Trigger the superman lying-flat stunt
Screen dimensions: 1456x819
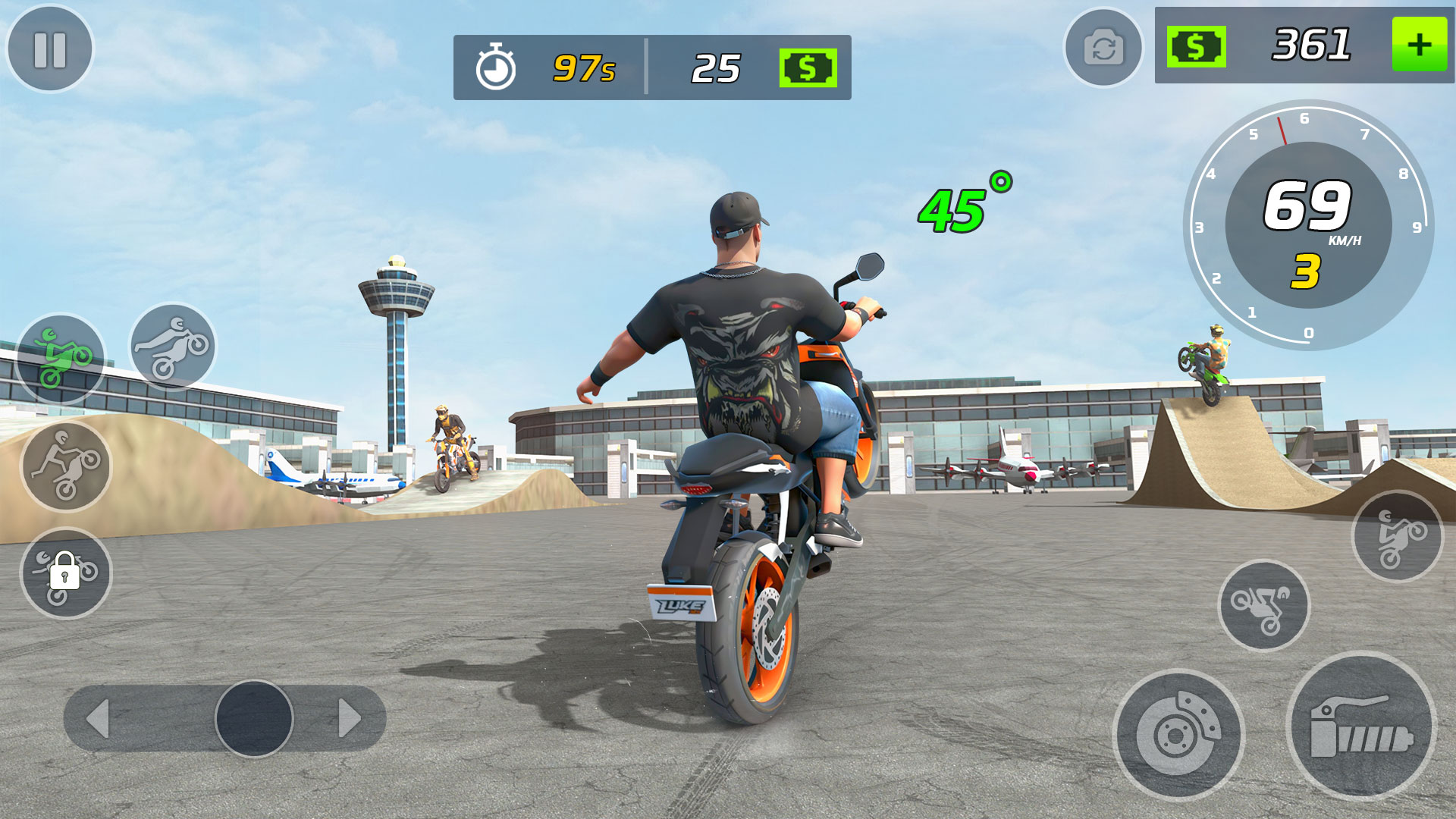pos(173,347)
